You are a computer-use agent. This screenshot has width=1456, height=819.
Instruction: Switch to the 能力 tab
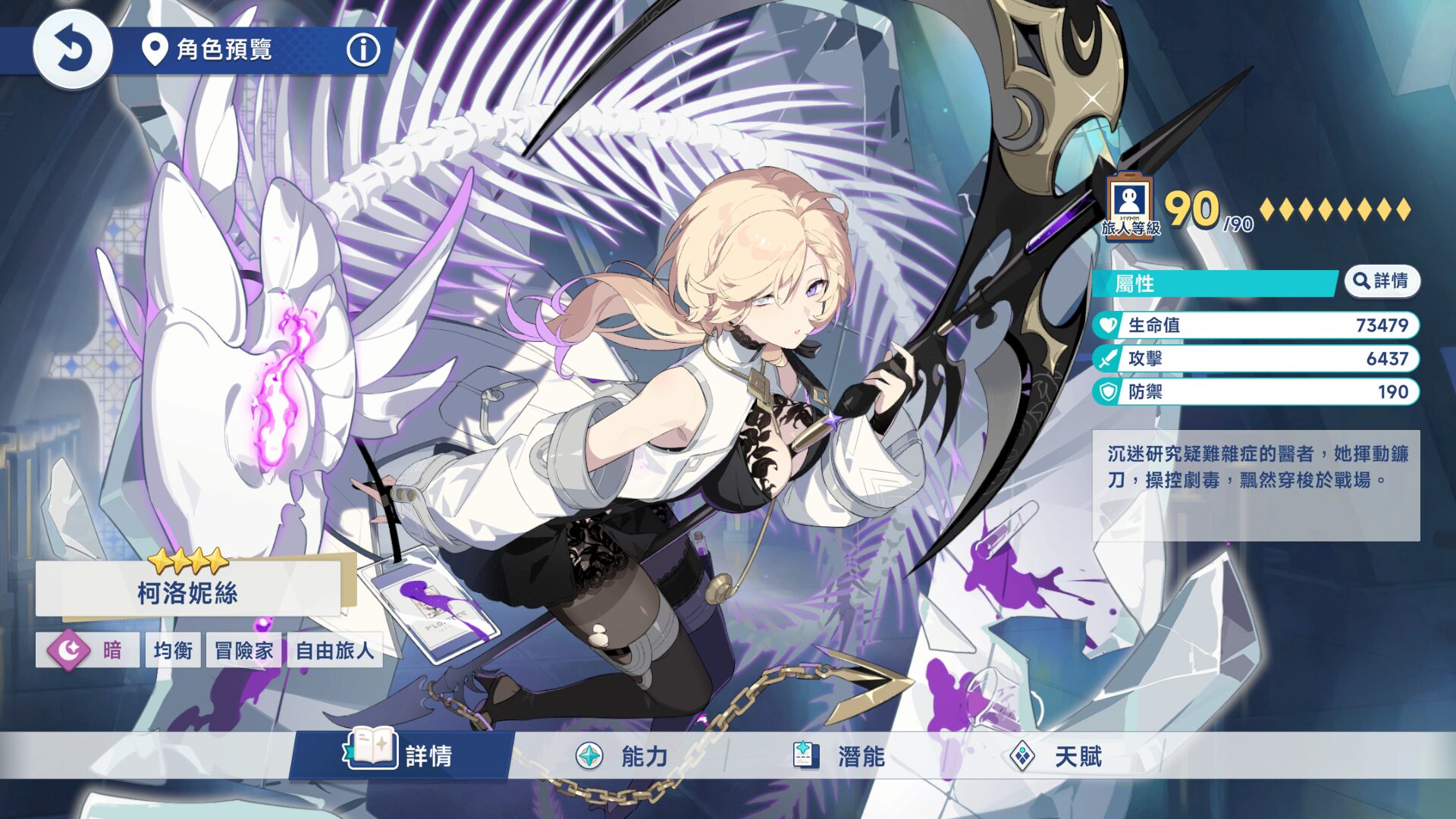click(622, 755)
